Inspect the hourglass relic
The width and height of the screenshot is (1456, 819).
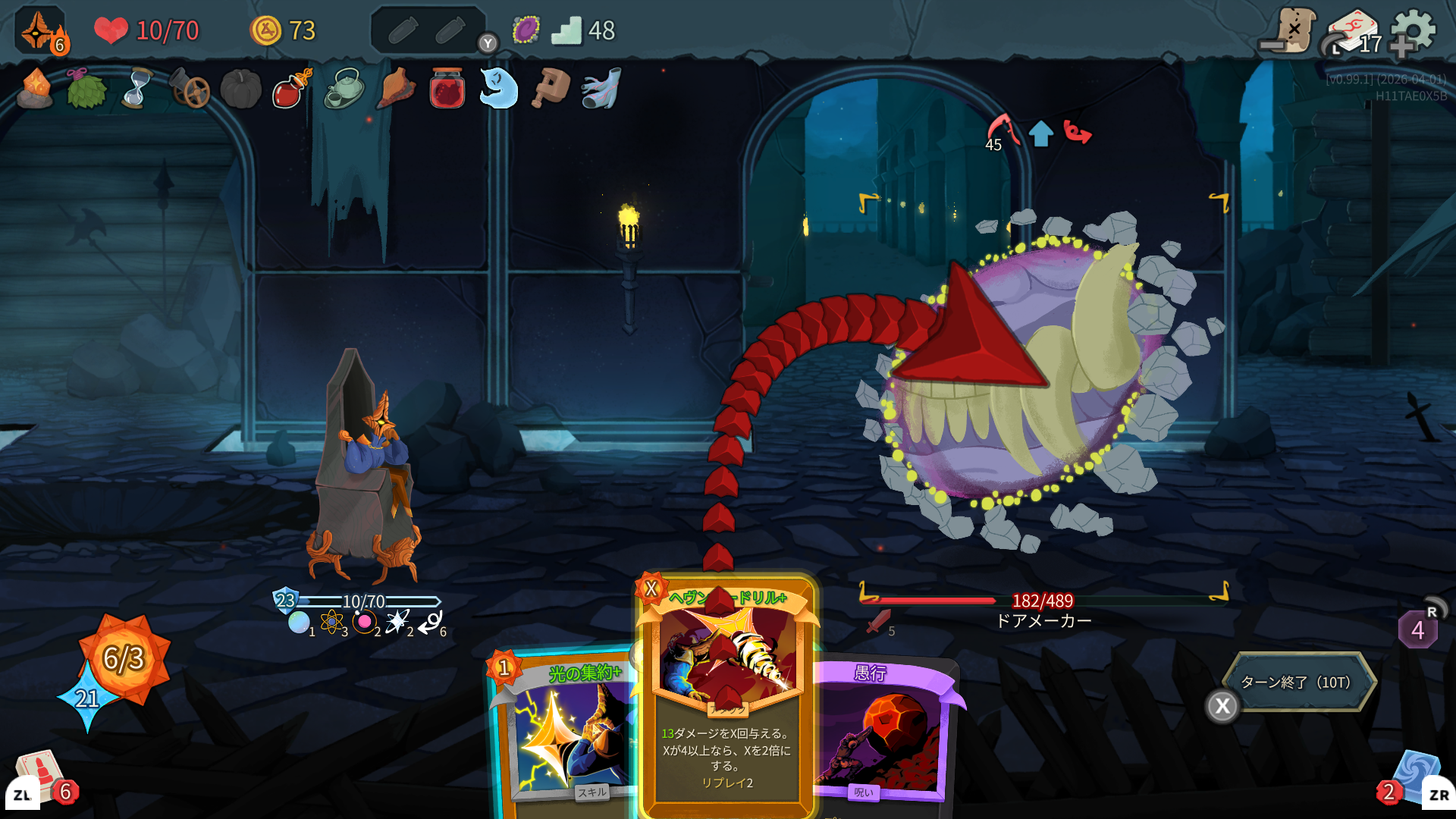point(136,89)
